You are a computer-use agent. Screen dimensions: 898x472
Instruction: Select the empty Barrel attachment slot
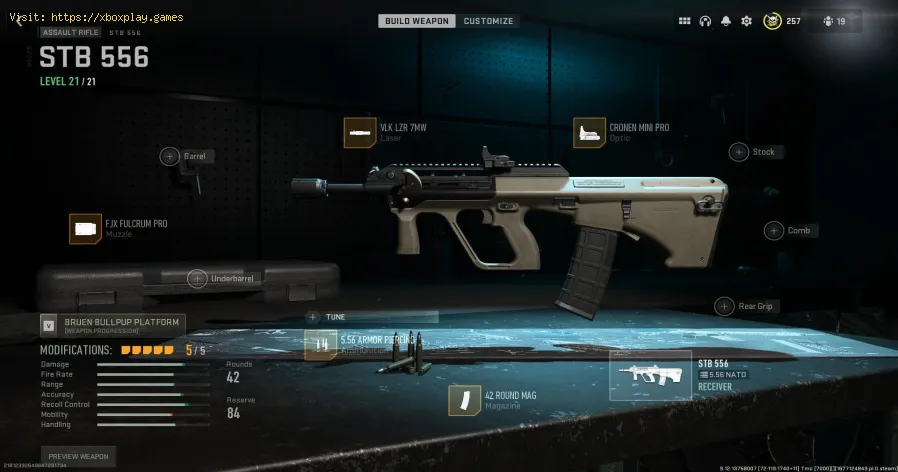coord(169,156)
